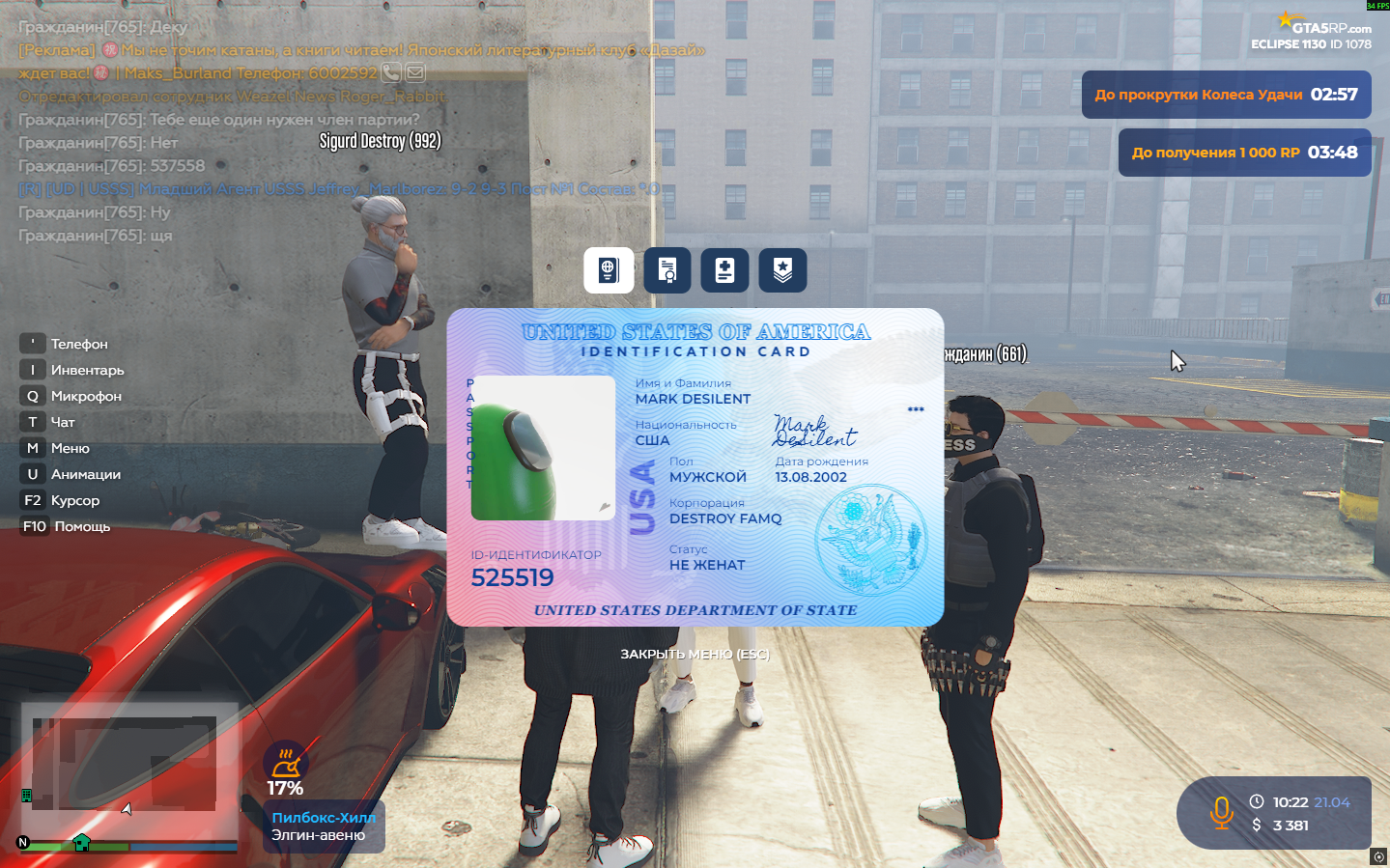Click the clock icon beside the 10:22 time
The width and height of the screenshot is (1390, 868).
[1258, 801]
